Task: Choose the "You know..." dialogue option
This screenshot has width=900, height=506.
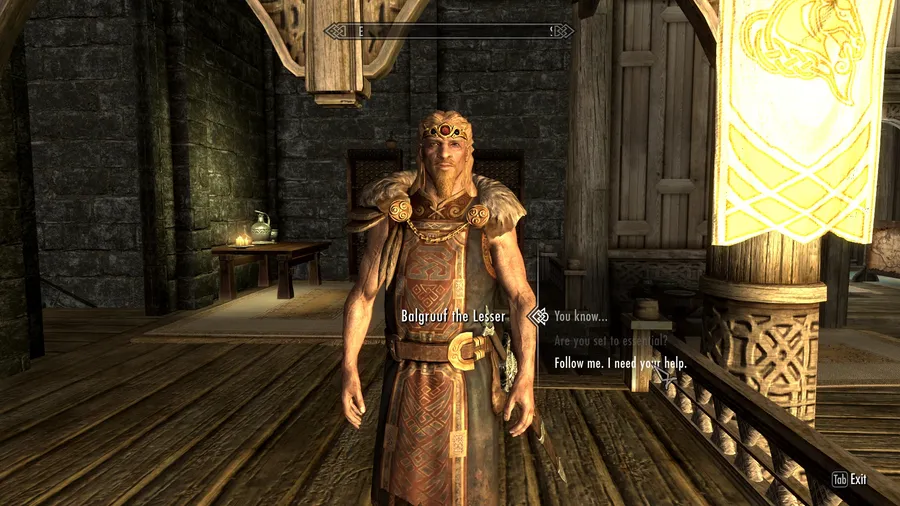Action: tap(580, 317)
